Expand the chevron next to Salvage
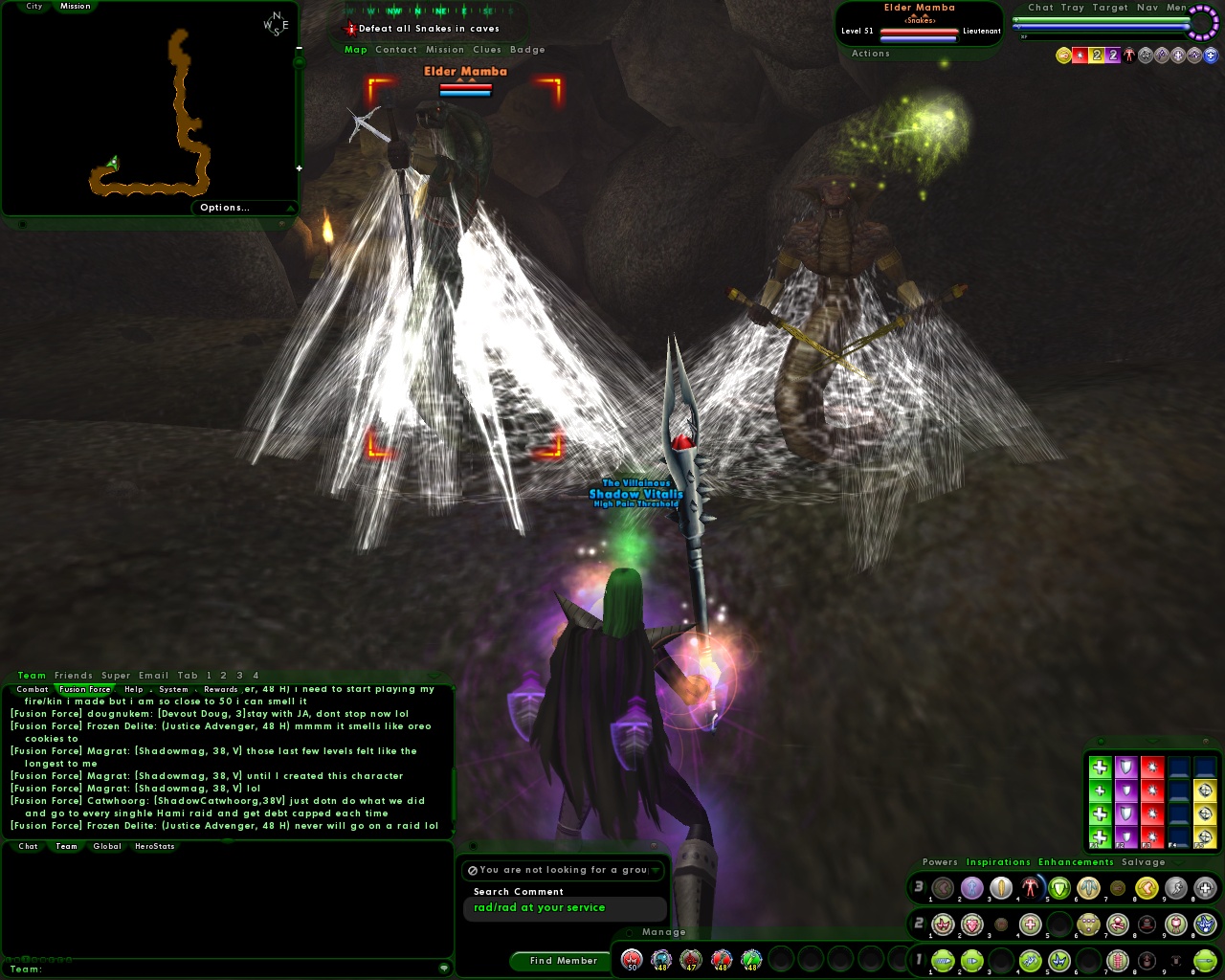Viewport: 1225px width, 980px height. 1177,862
